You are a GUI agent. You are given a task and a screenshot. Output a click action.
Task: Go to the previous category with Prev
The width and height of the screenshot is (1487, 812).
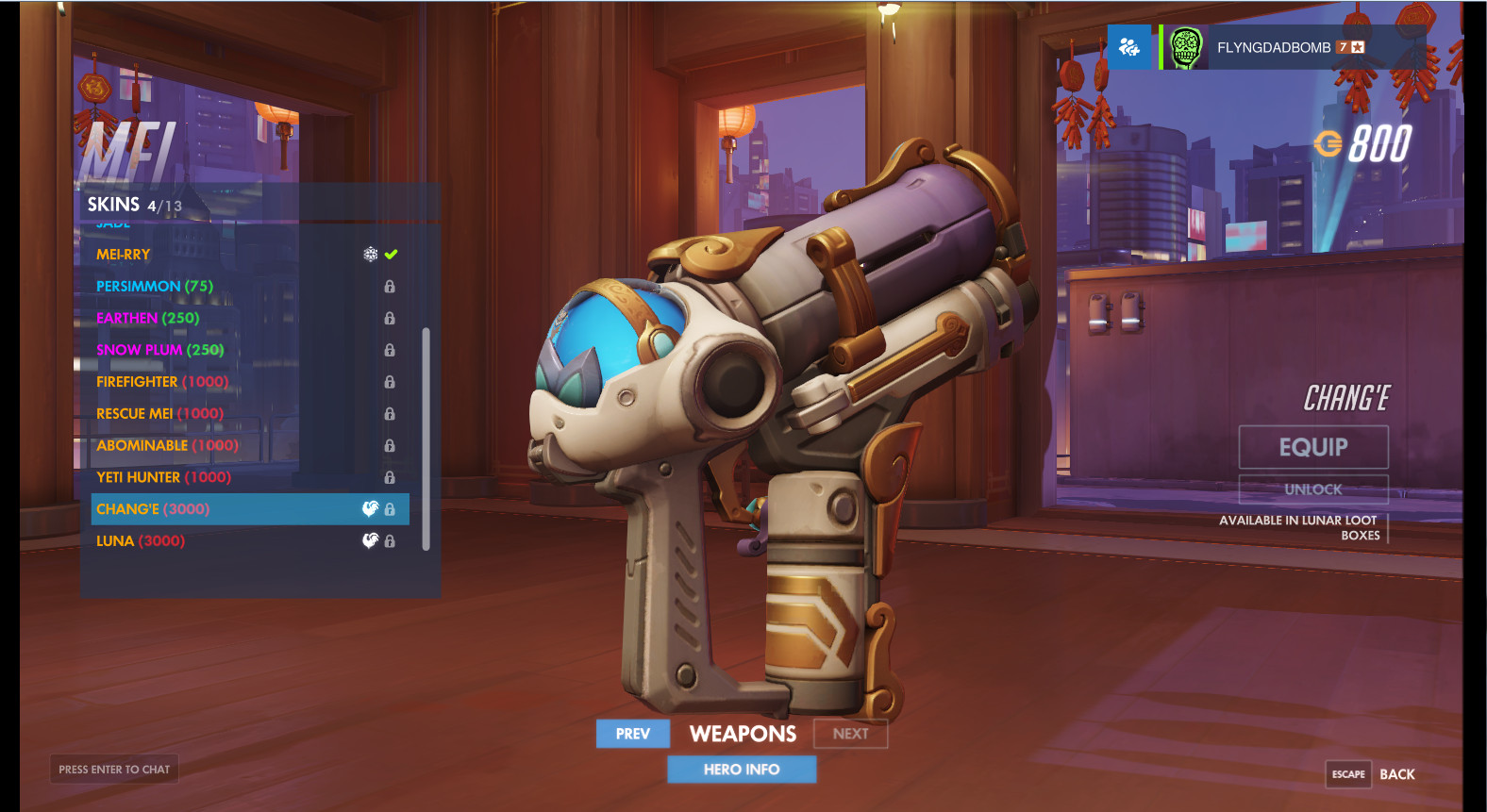(x=632, y=734)
